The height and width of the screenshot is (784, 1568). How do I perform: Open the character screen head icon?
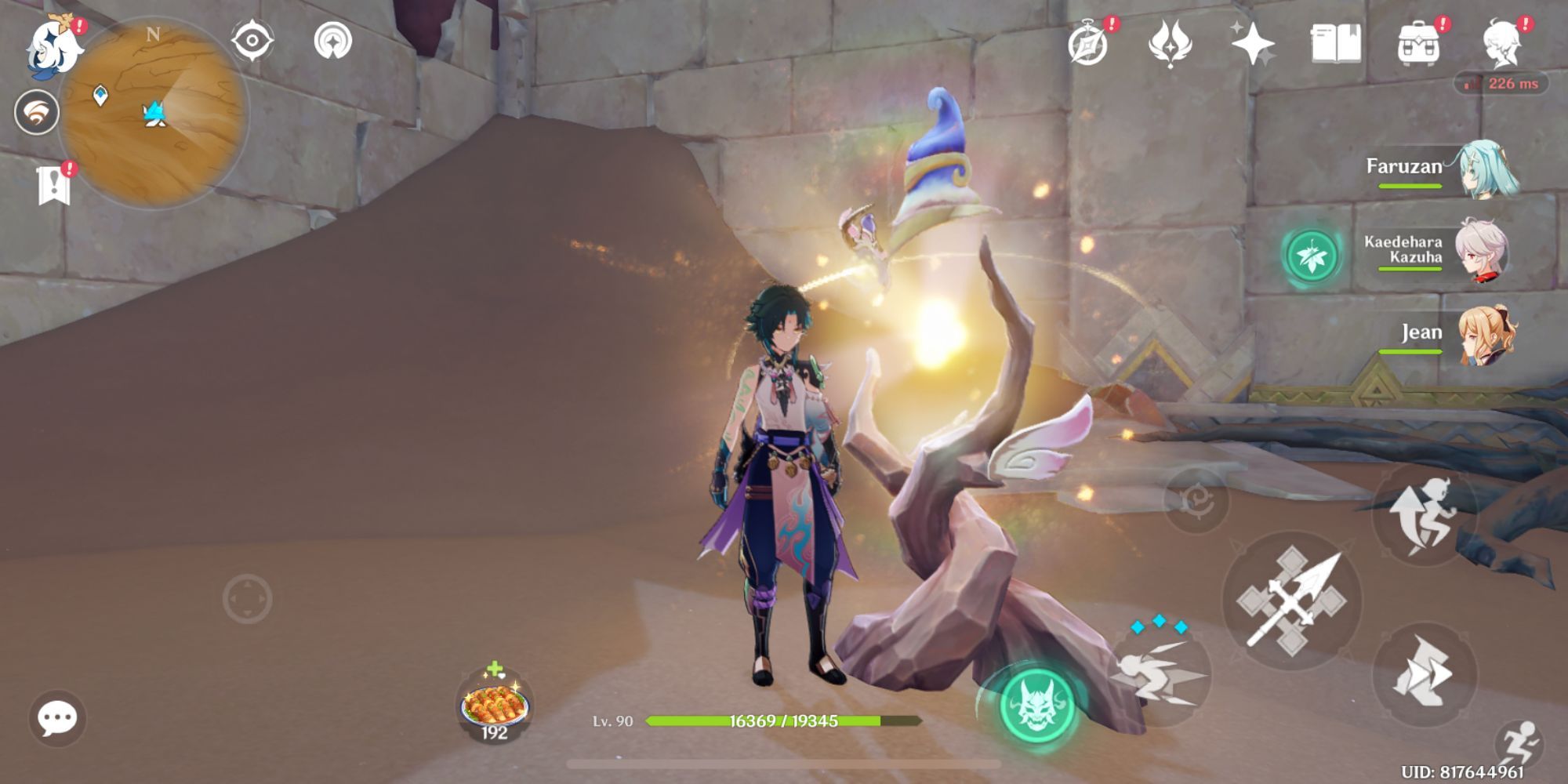click(x=1502, y=43)
